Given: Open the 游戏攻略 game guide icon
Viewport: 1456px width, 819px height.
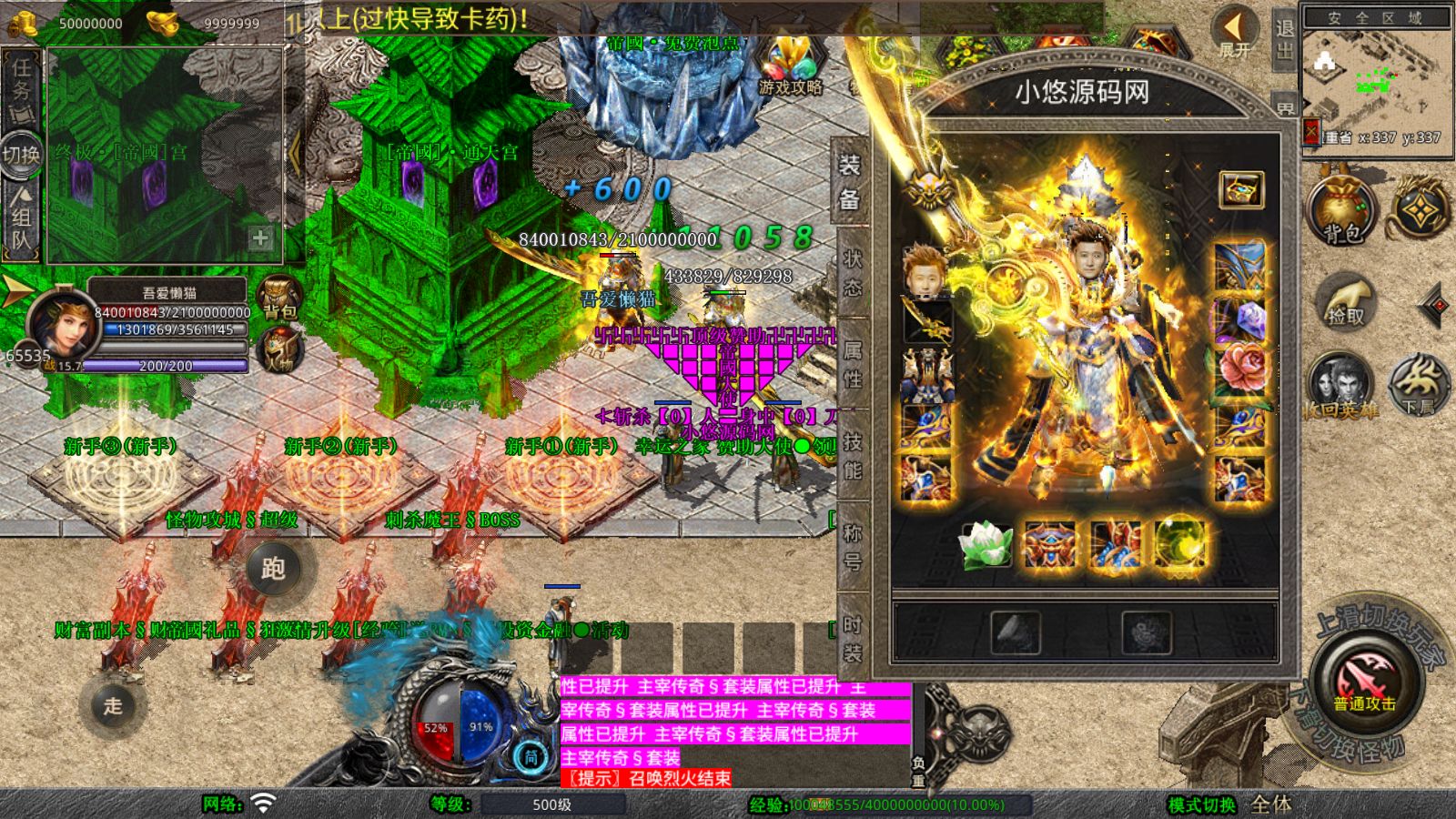Looking at the screenshot, I should (x=789, y=66).
